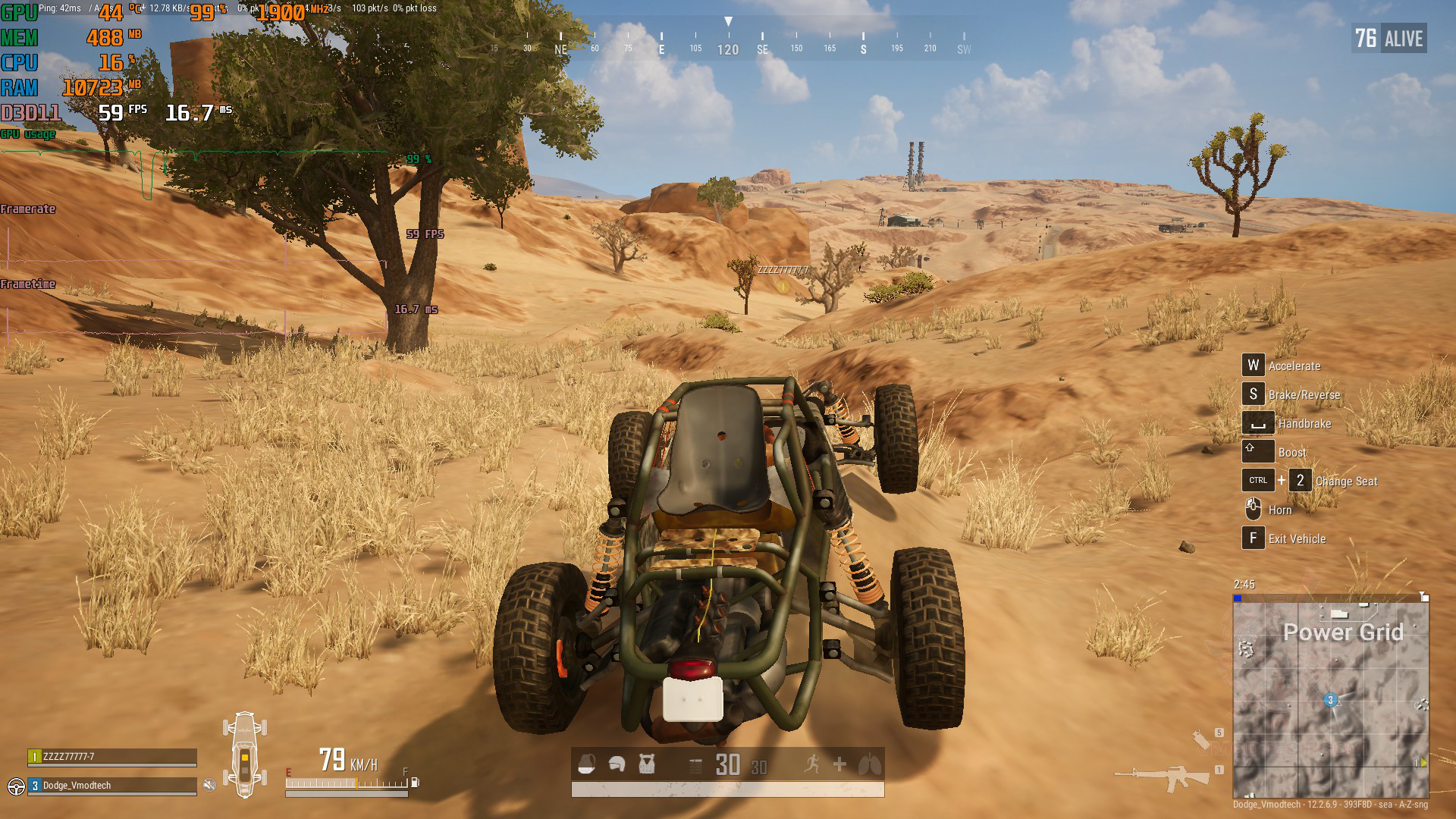Open the Power Grid minimap
The height and width of the screenshot is (819, 1456).
pos(1331,696)
